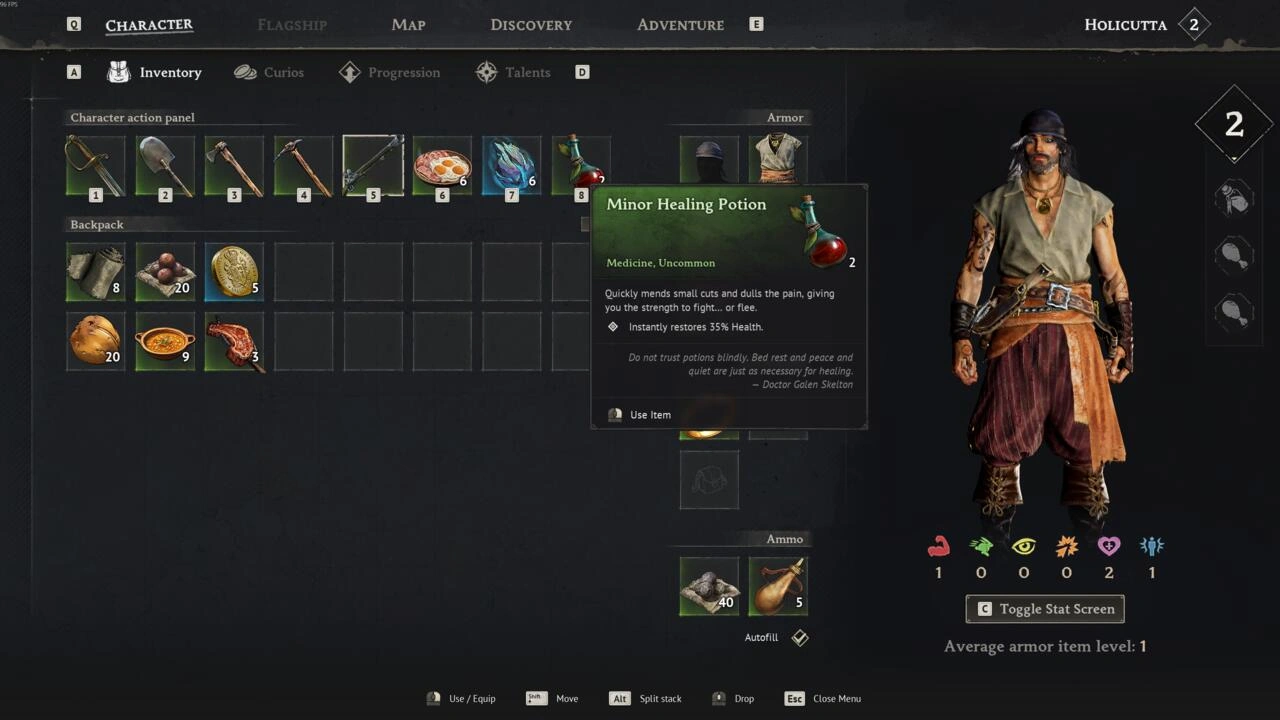Select the bacon and eggs food slot

tap(442, 166)
